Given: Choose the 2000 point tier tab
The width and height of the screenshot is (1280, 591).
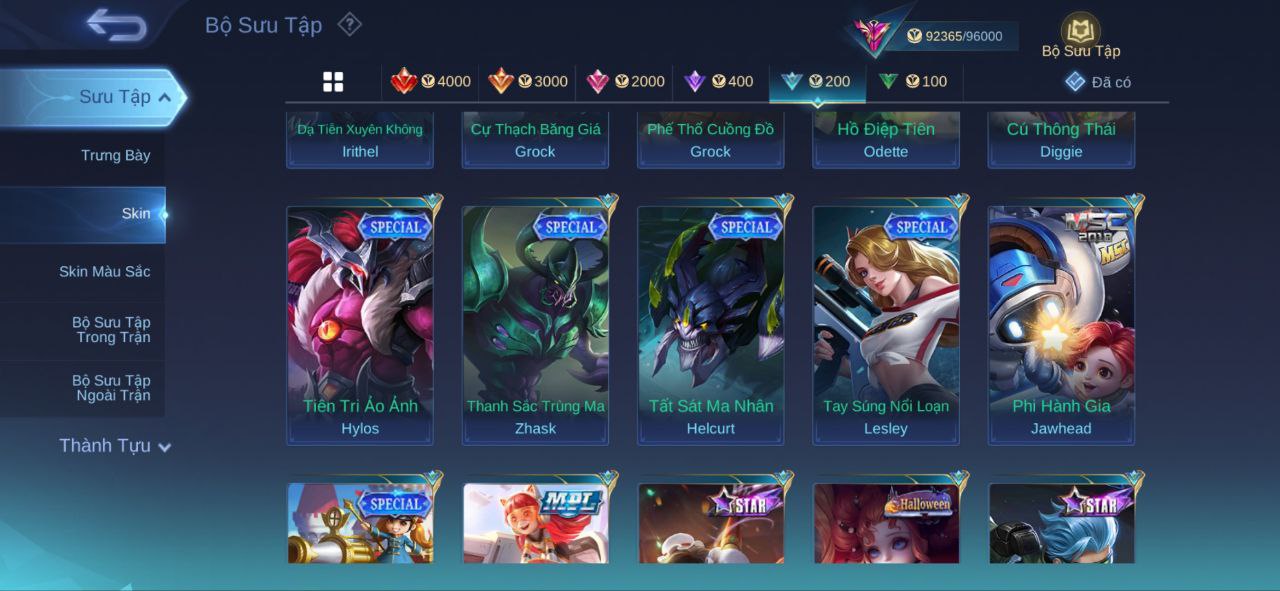Looking at the screenshot, I should pyautogui.click(x=625, y=82).
